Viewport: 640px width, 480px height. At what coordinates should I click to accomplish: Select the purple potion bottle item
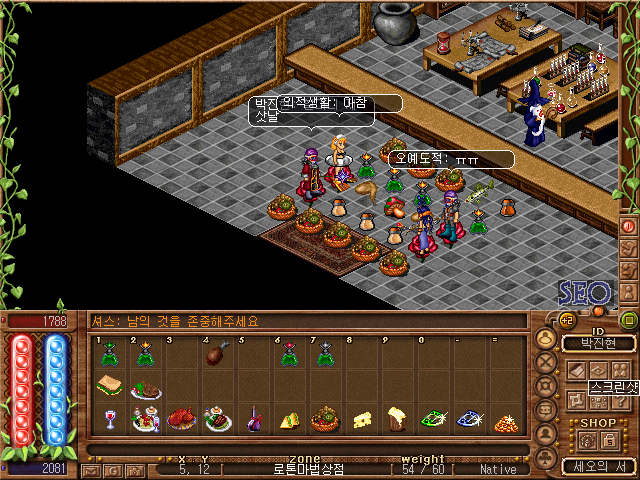pyautogui.click(x=255, y=419)
